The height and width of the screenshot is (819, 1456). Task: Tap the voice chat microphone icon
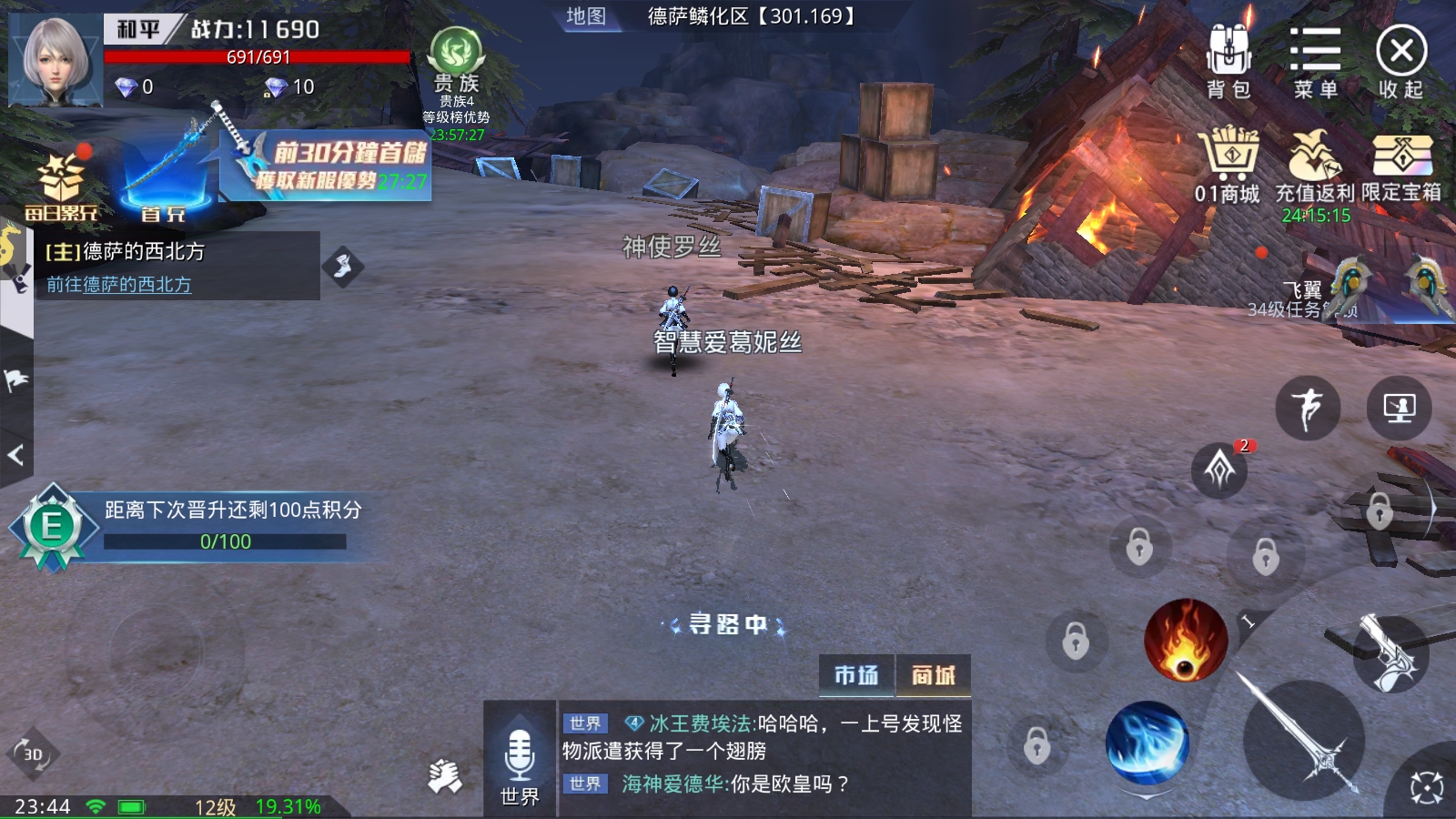coord(519,751)
